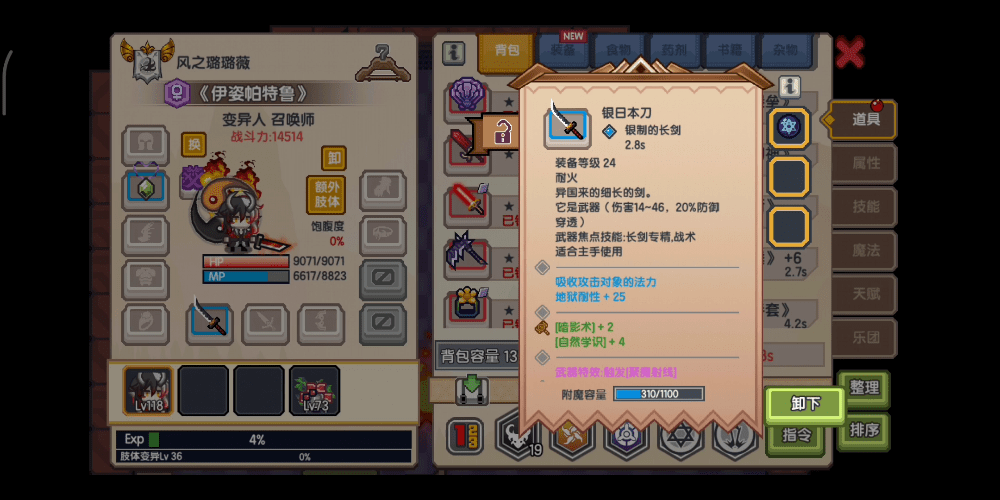Screen dimensions: 1000x500
Task: Tidy the inventory with the 整理 button
Action: coord(863,388)
